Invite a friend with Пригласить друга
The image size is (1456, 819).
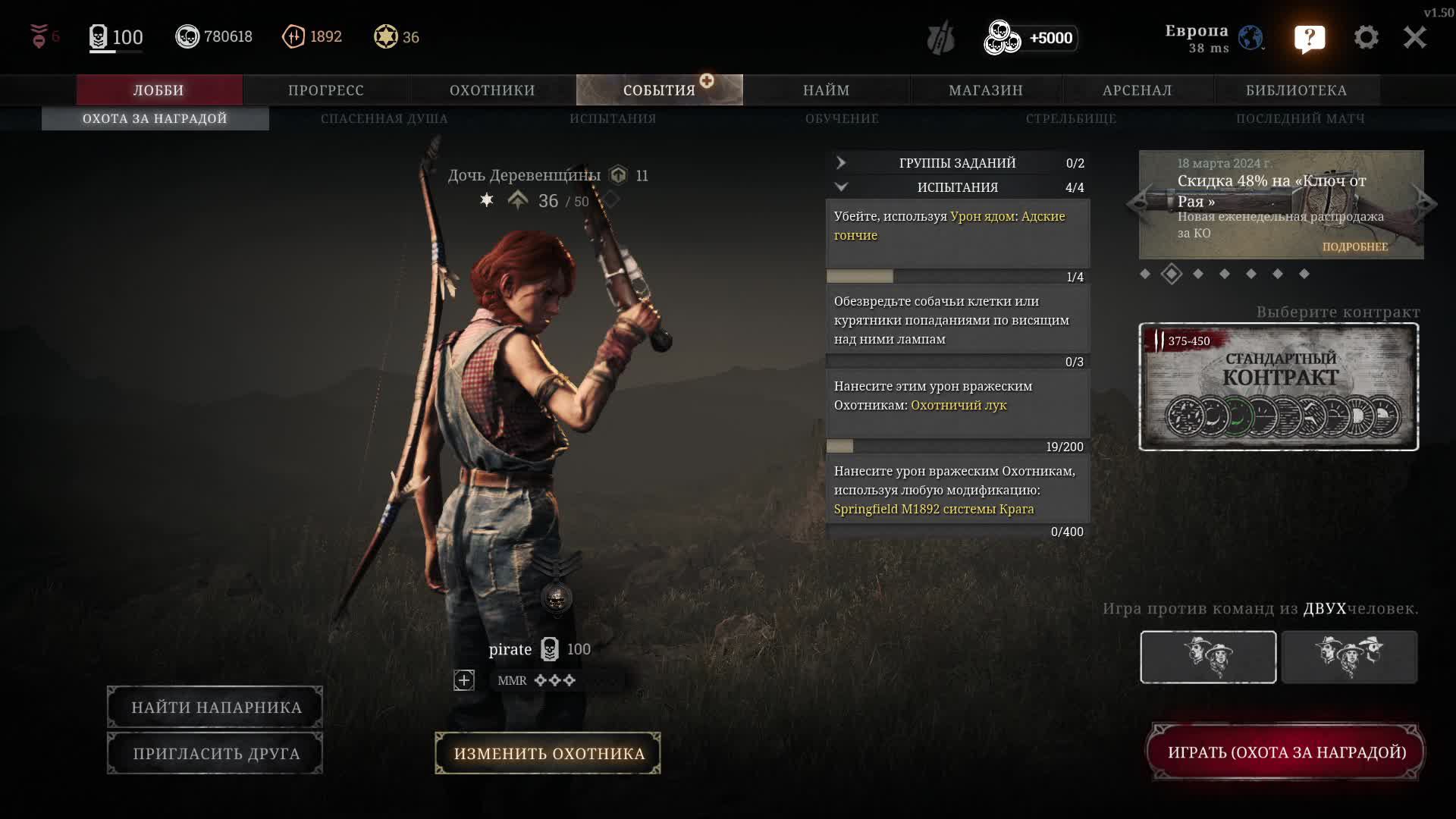(x=215, y=753)
